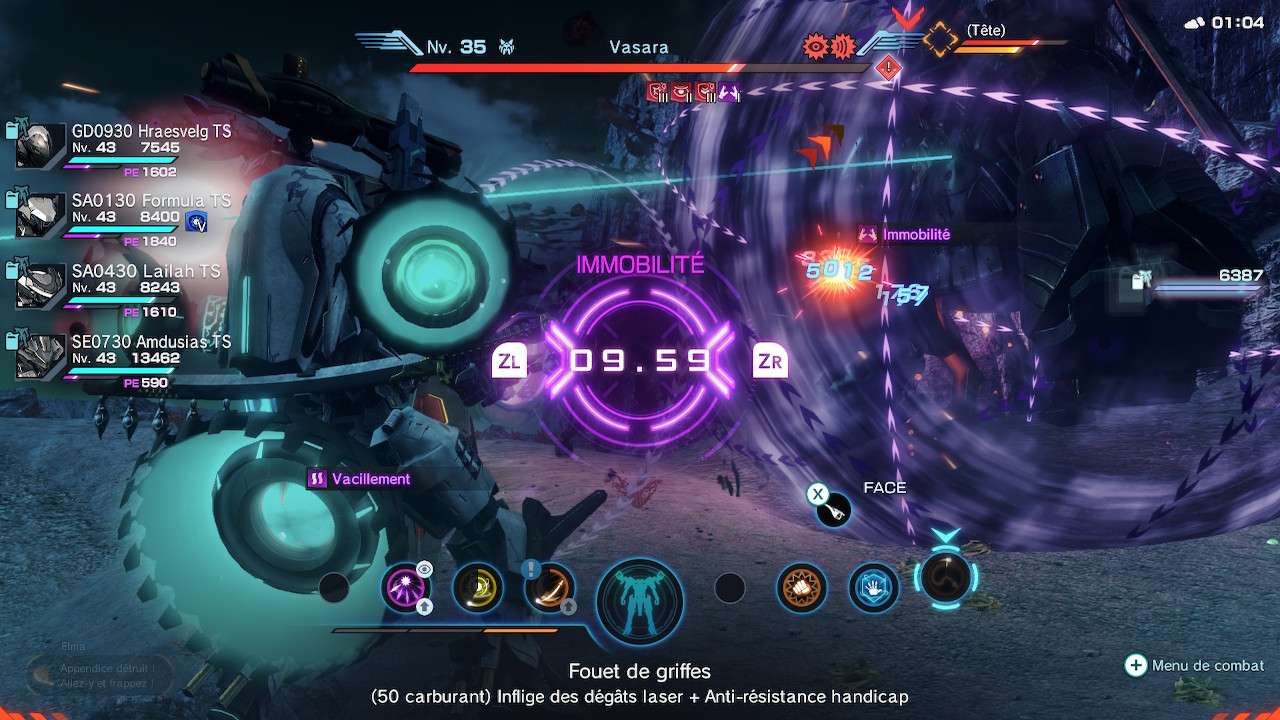Select the highlighted Fouet de griffes art
The image size is (1280, 720).
(945, 578)
